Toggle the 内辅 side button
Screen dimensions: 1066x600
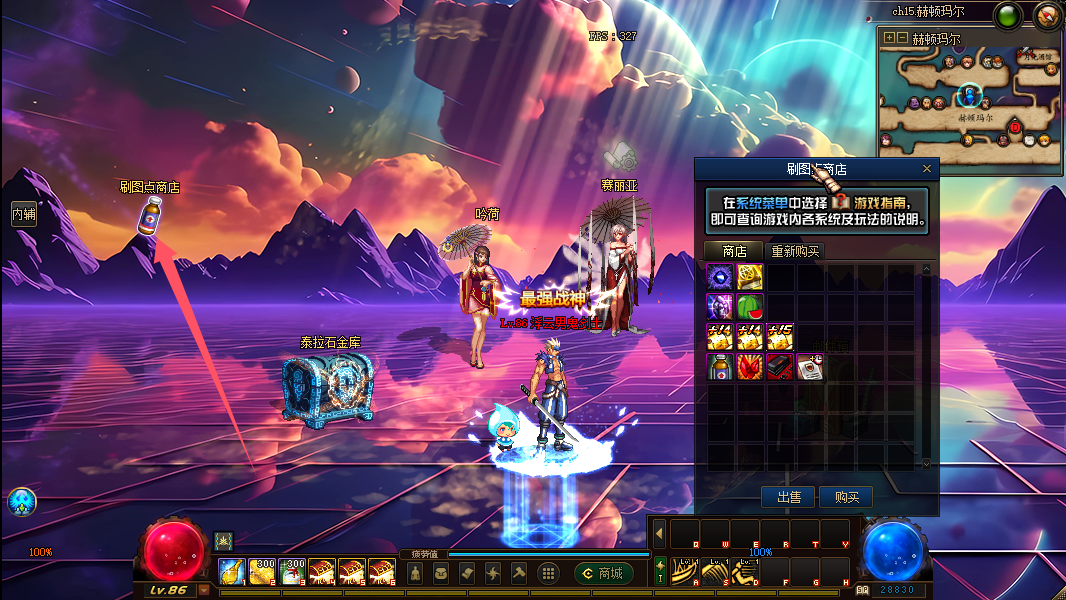pos(23,213)
